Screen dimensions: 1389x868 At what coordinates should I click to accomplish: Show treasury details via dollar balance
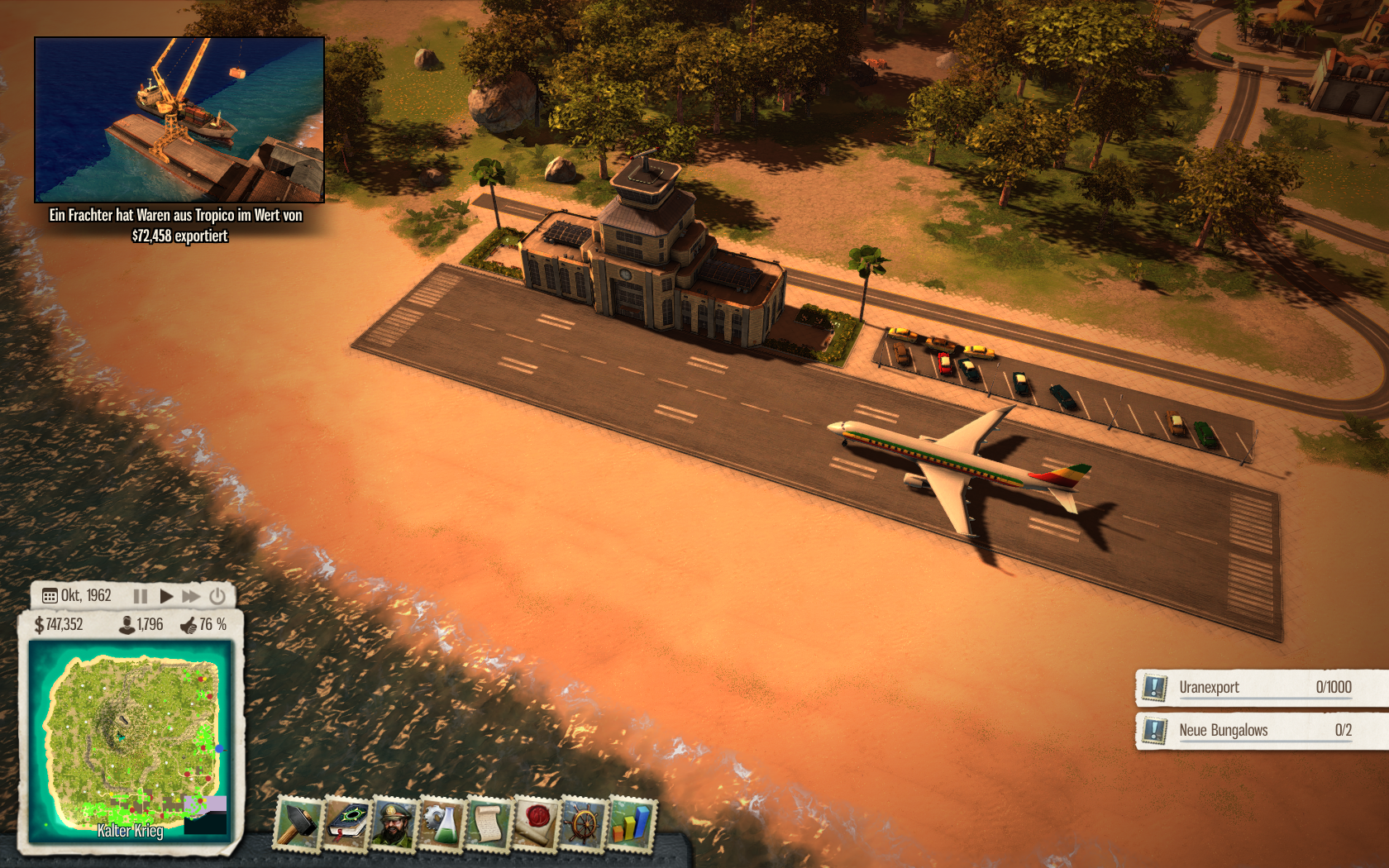pyautogui.click(x=59, y=625)
